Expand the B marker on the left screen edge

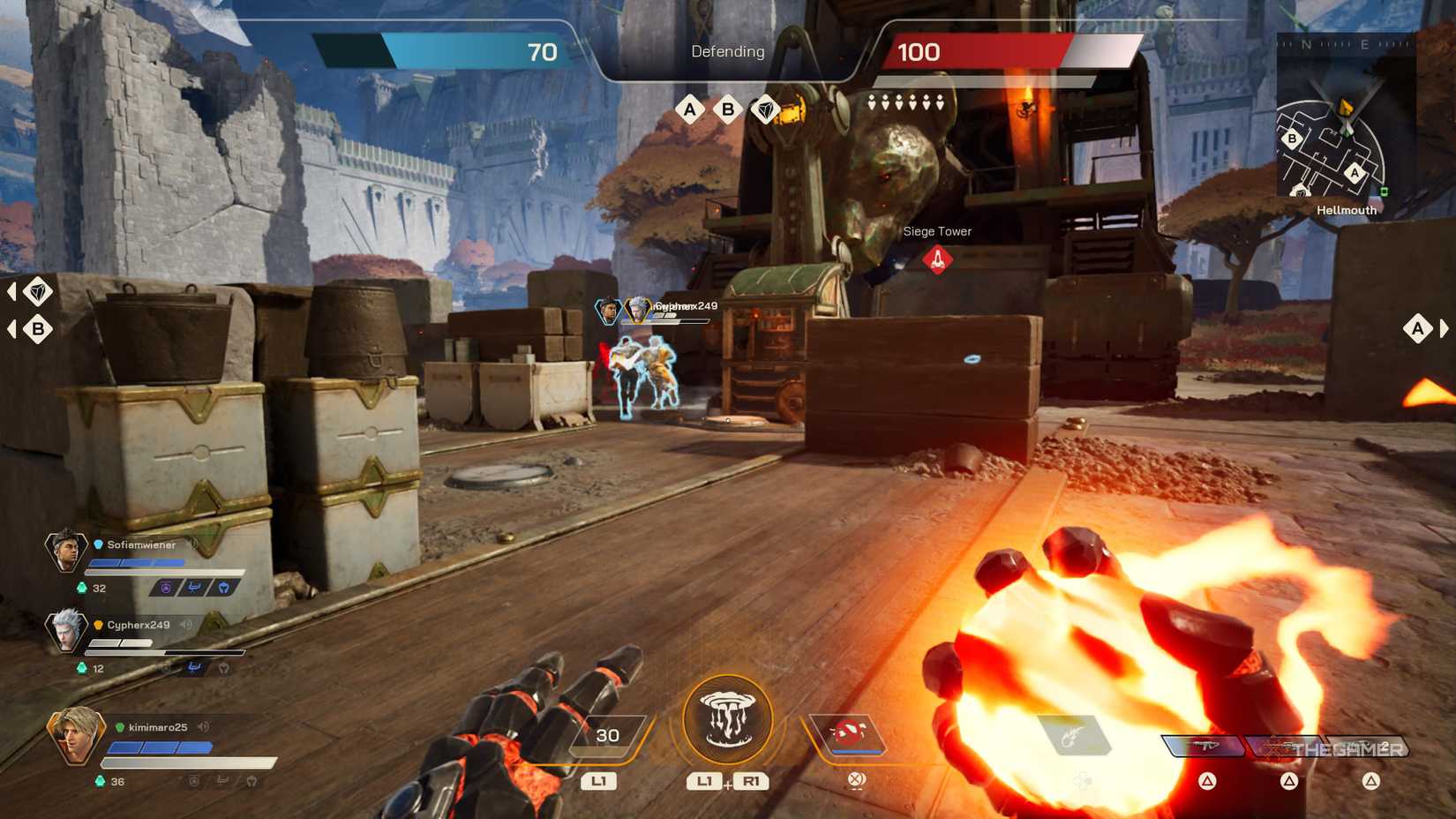37,328
